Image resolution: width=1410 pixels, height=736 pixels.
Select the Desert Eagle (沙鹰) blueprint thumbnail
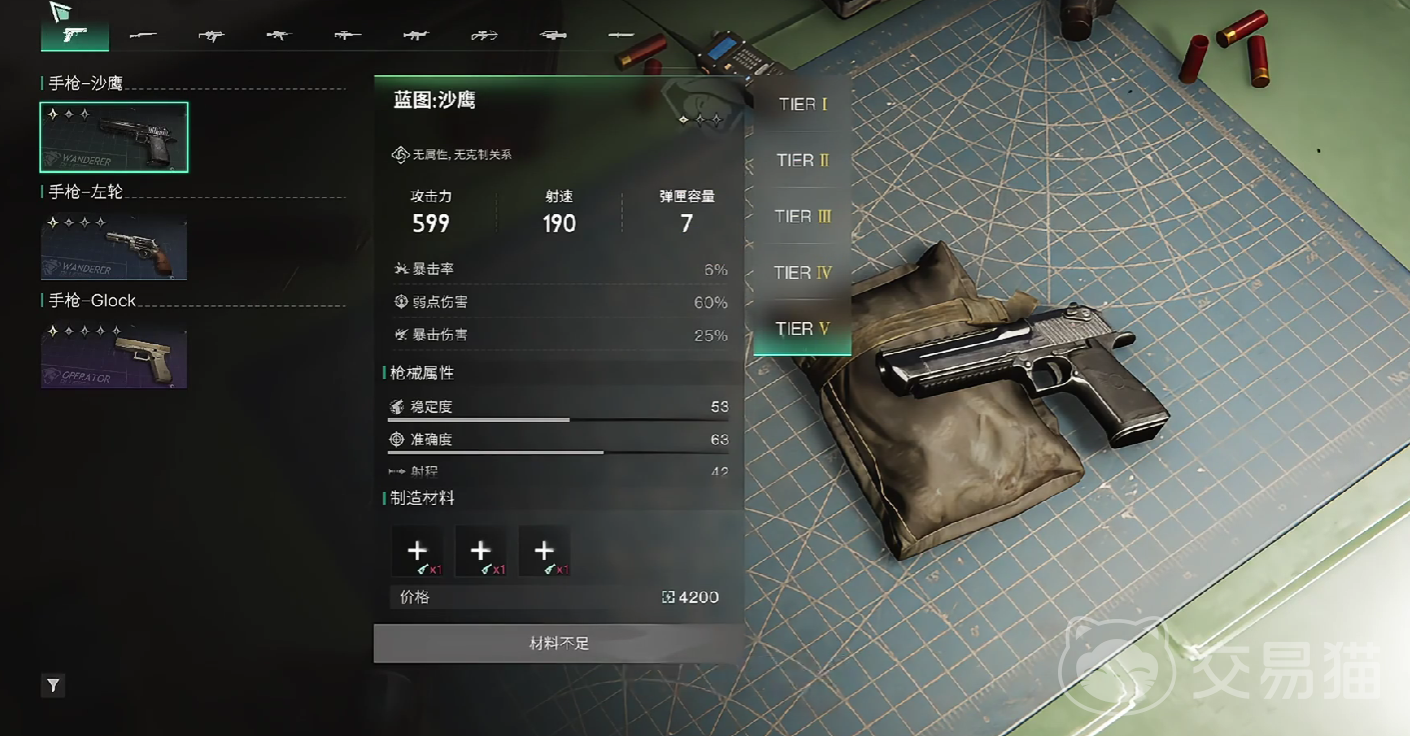pyautogui.click(x=114, y=137)
